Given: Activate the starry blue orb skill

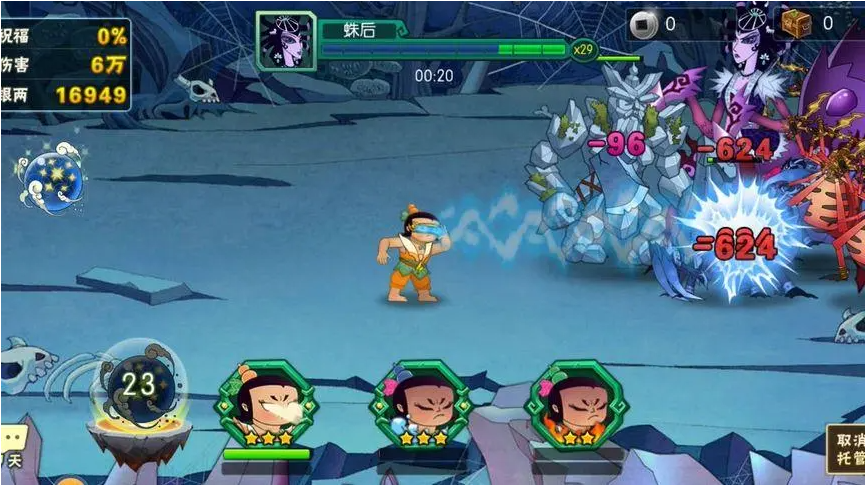Looking at the screenshot, I should (x=52, y=178).
